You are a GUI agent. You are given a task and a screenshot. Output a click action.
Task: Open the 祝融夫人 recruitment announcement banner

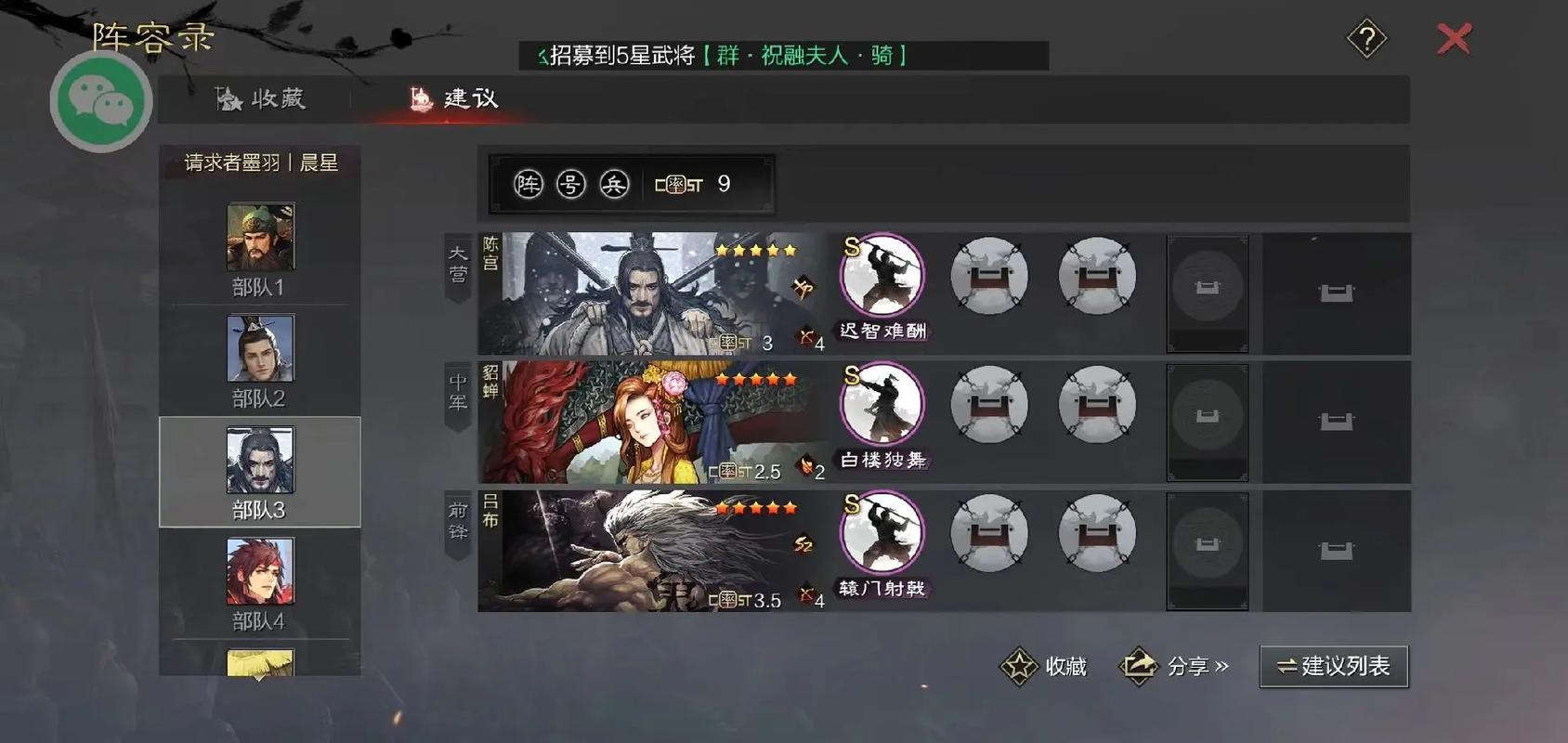[783, 56]
